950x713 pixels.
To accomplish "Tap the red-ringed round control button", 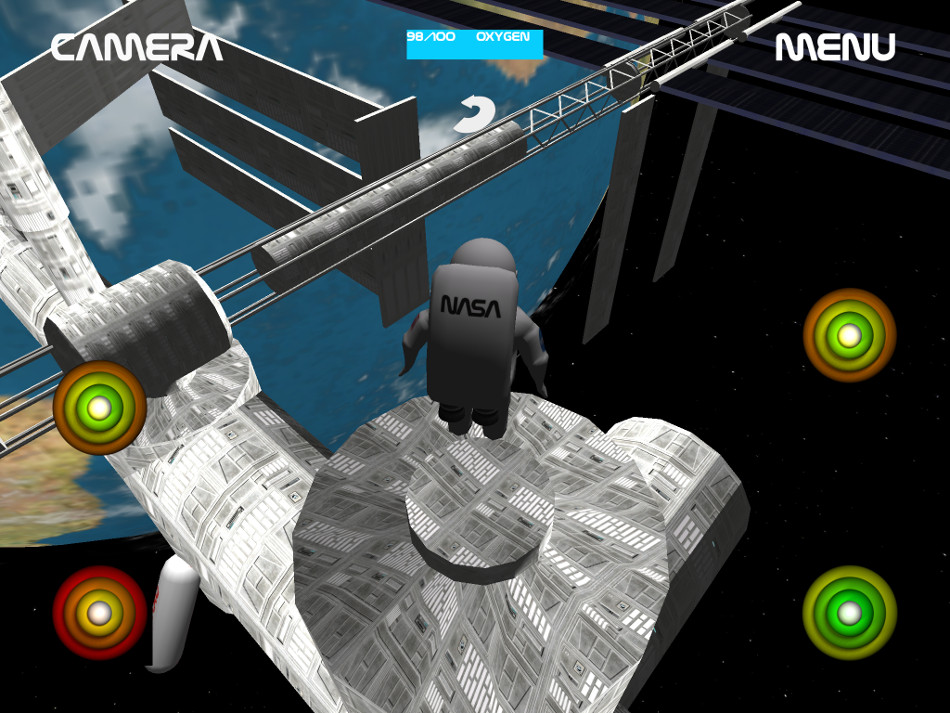I will coord(99,613).
